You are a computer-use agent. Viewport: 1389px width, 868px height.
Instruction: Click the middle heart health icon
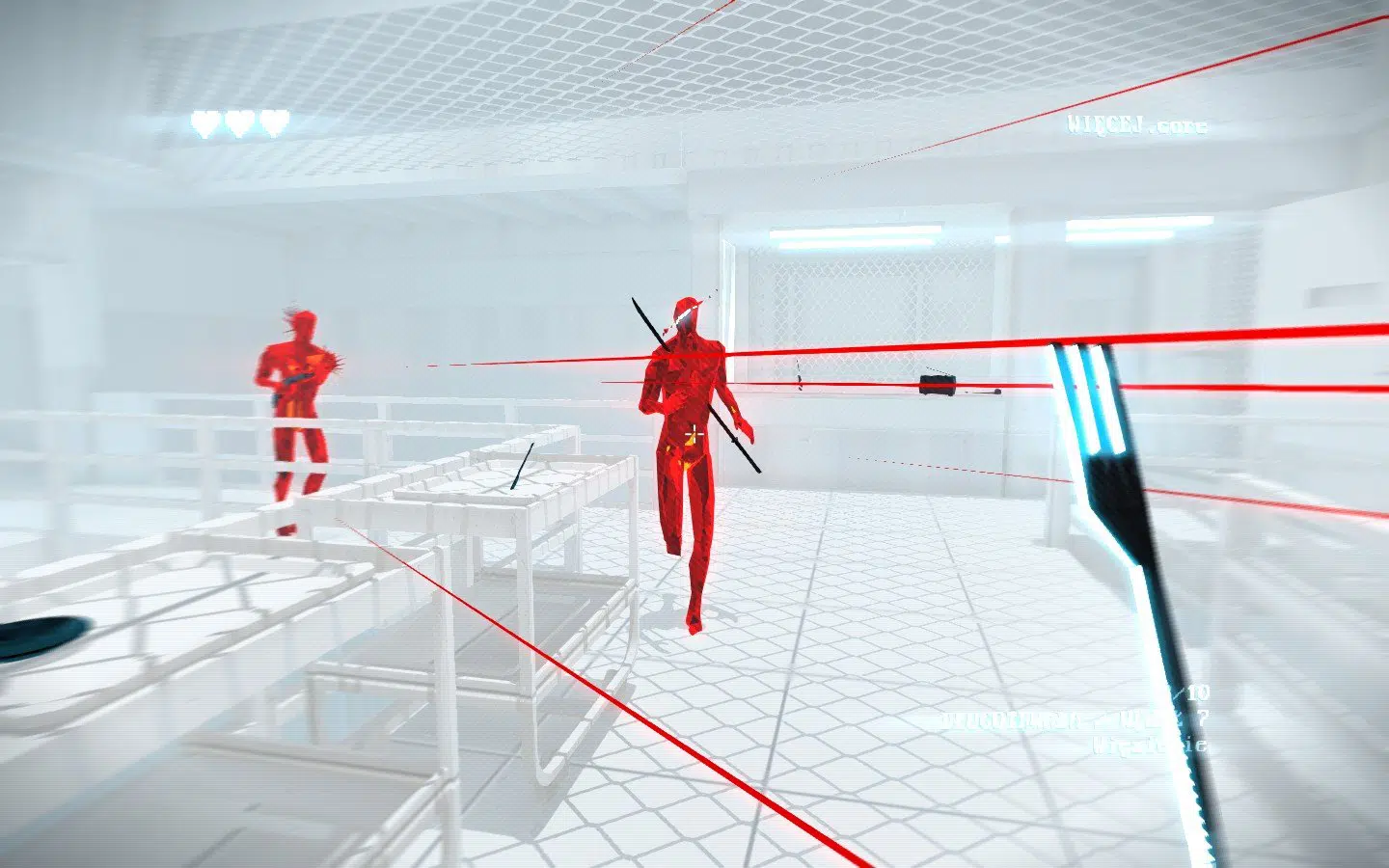242,122
